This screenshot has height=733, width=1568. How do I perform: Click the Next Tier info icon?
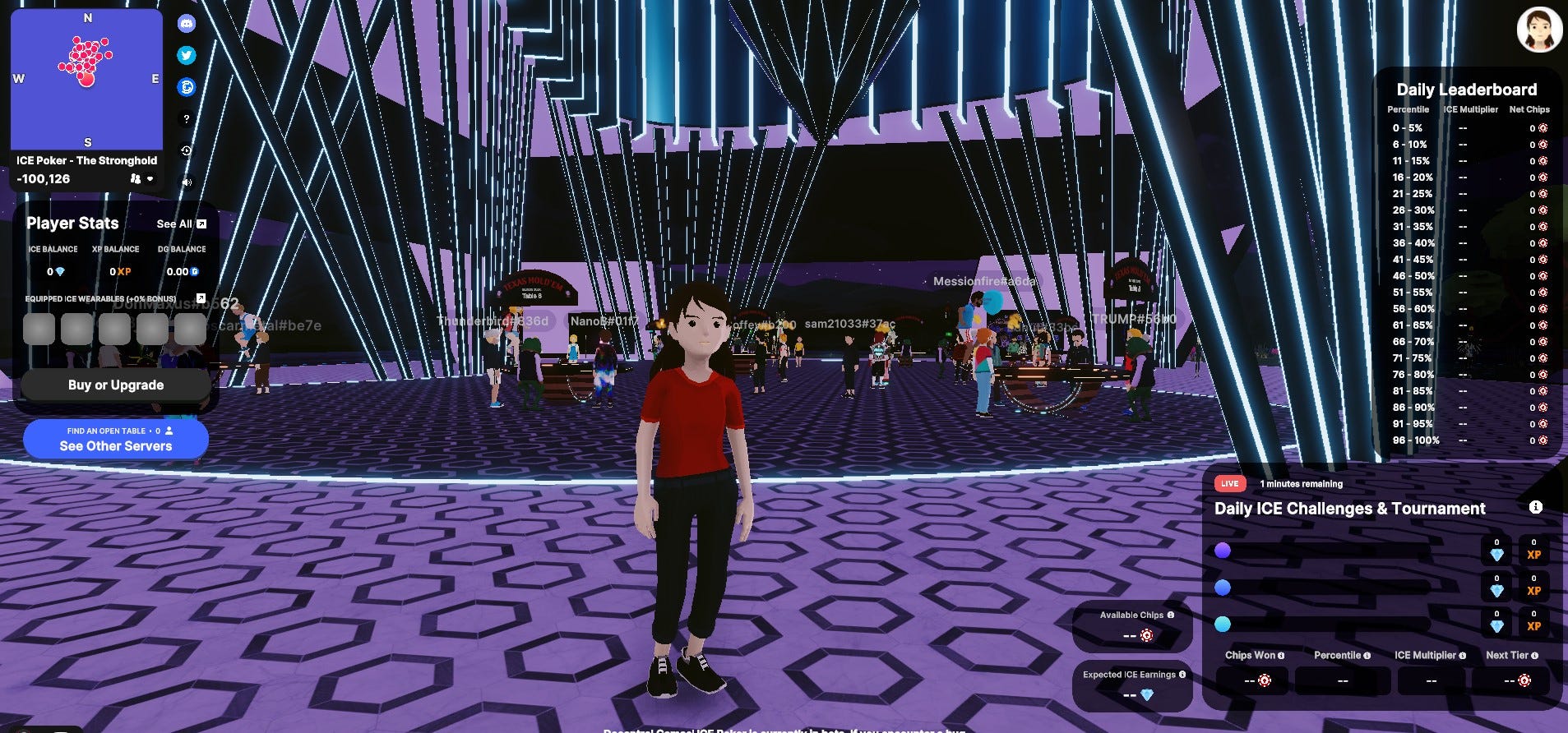(1534, 656)
